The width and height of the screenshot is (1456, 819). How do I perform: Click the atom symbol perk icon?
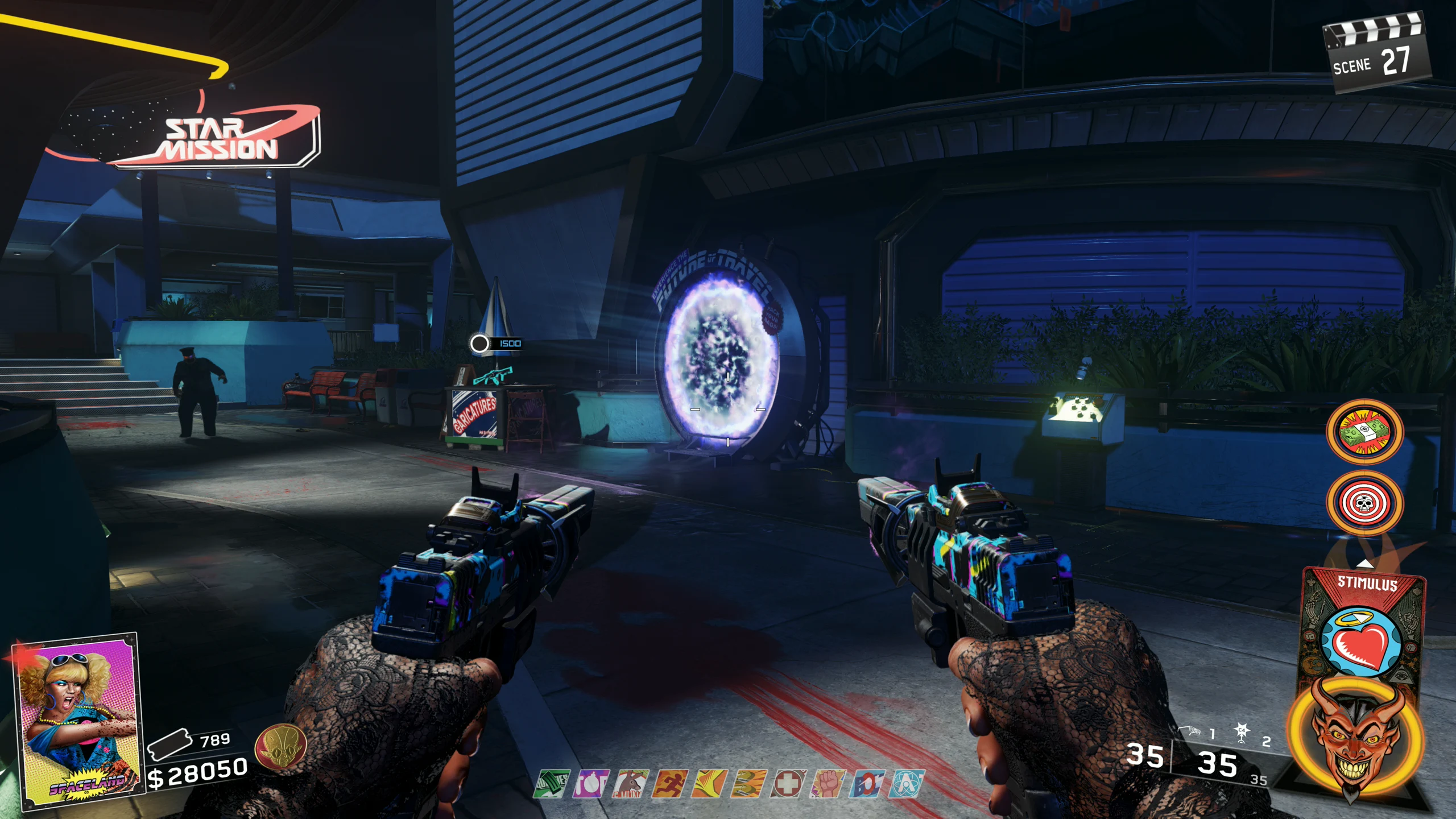pyautogui.click(x=907, y=784)
